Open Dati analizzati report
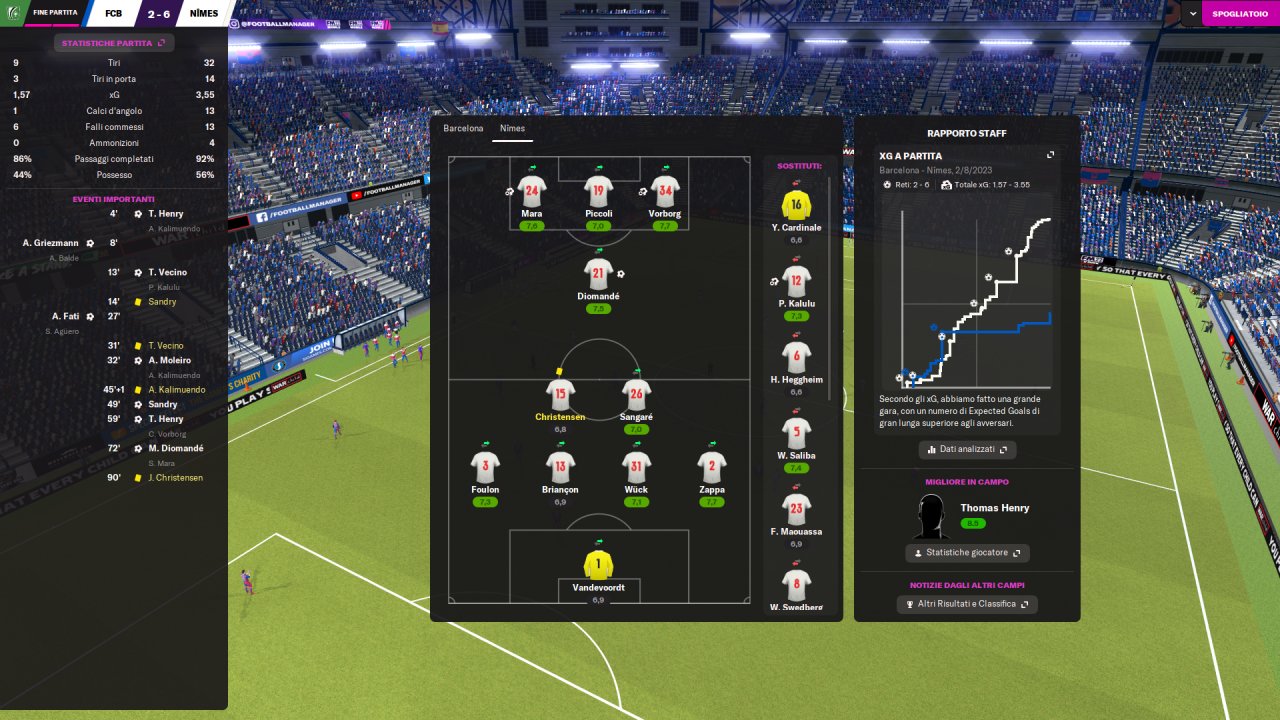Image resolution: width=1280 pixels, height=720 pixels. (966, 450)
